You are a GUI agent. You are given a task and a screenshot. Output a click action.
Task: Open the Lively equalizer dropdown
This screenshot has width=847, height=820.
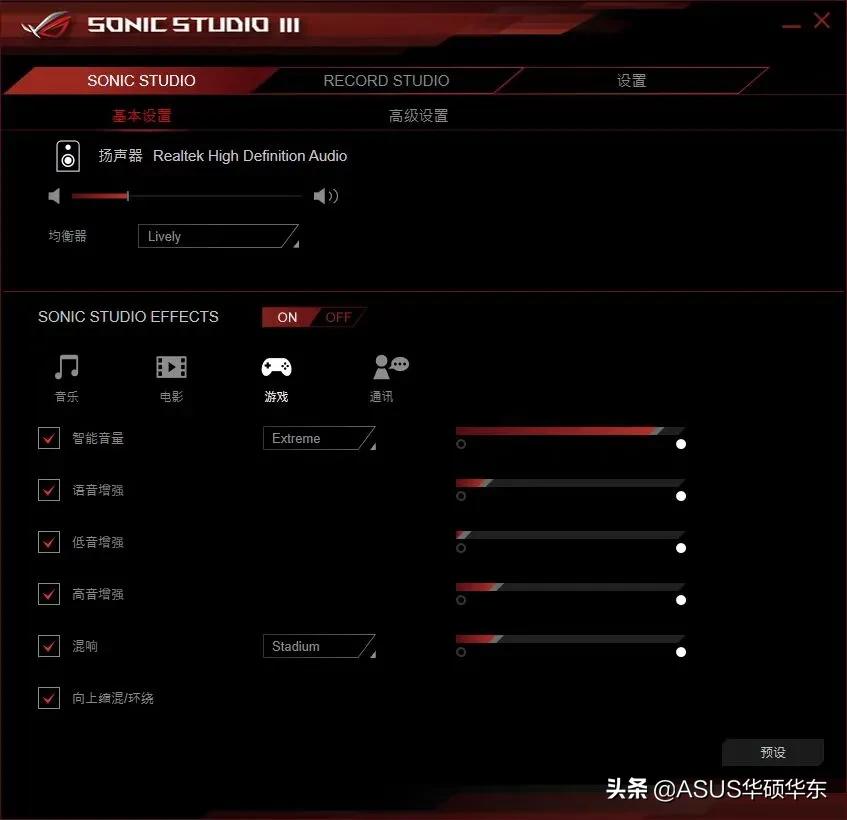[x=218, y=237]
